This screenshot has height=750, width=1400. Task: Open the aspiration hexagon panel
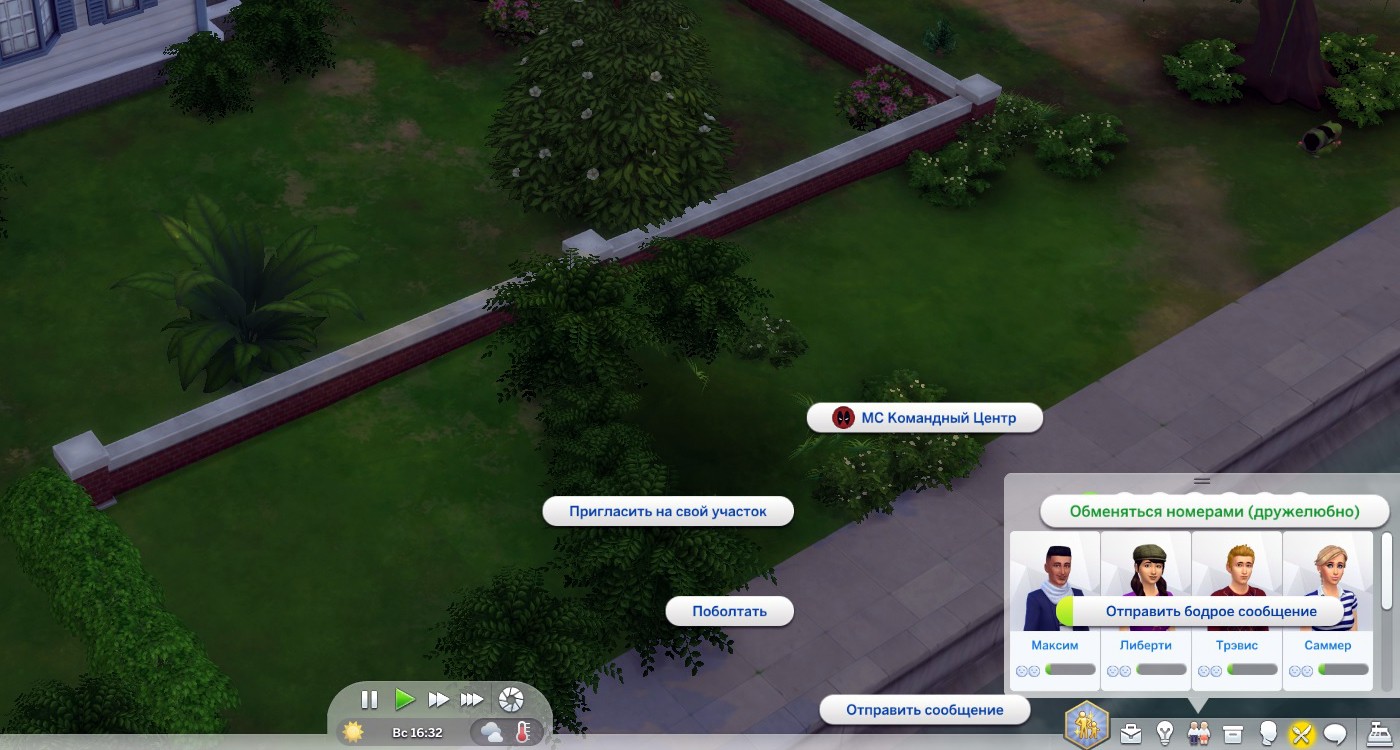click(x=1086, y=723)
